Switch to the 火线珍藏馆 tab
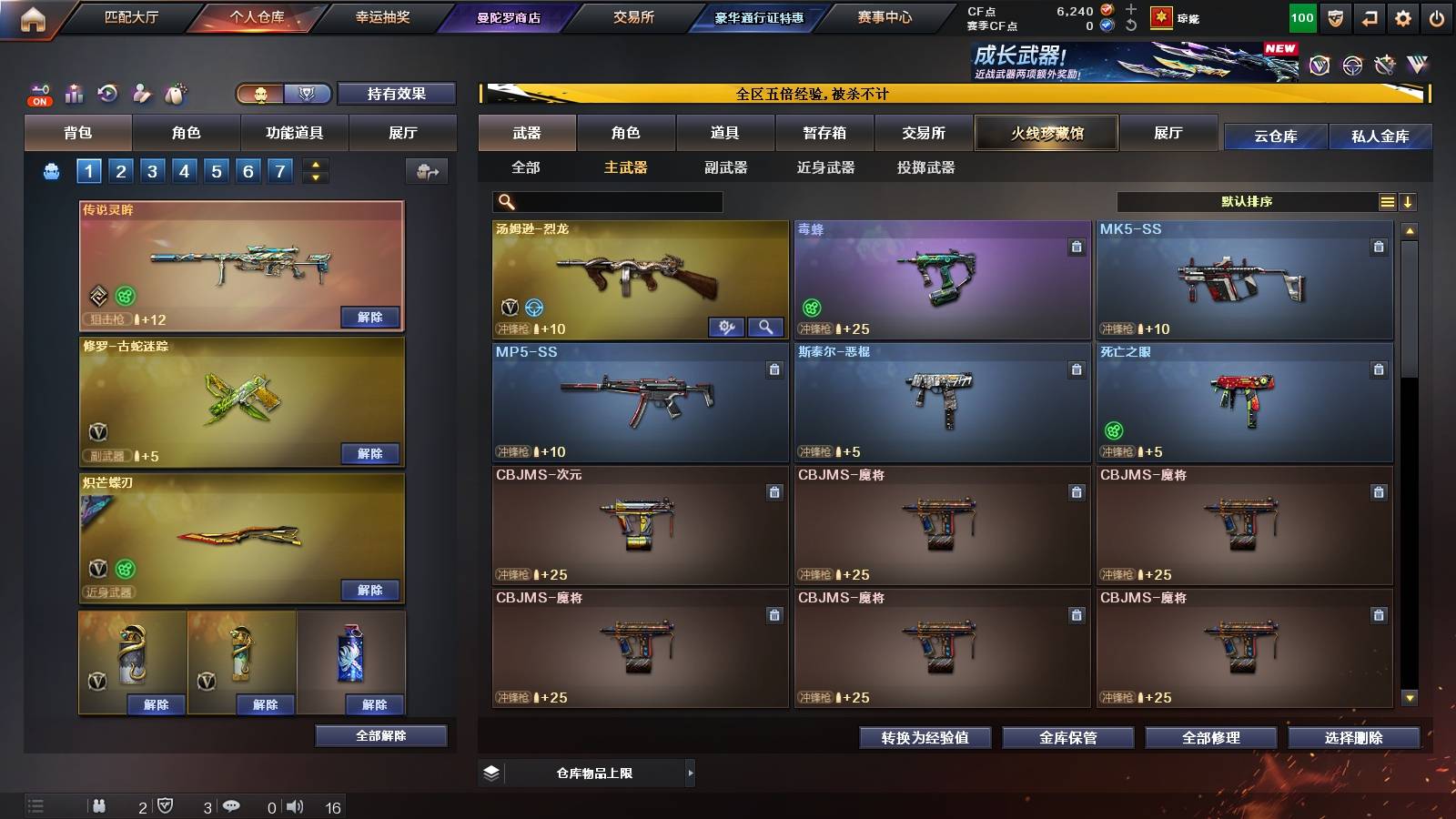 pyautogui.click(x=1046, y=133)
